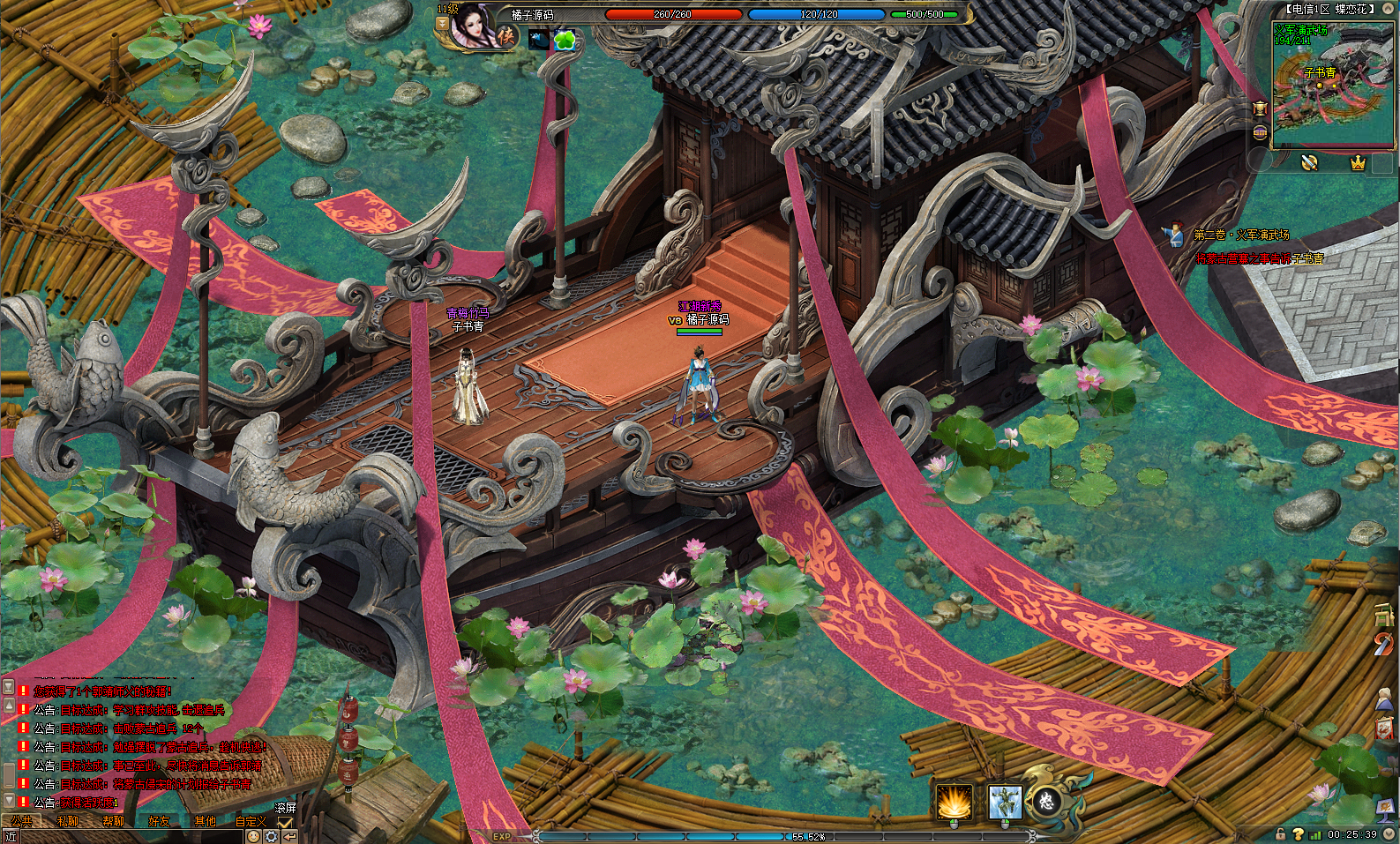Switch to the 帮聊 chat tab
Viewport: 1400px width, 844px height.
[113, 821]
